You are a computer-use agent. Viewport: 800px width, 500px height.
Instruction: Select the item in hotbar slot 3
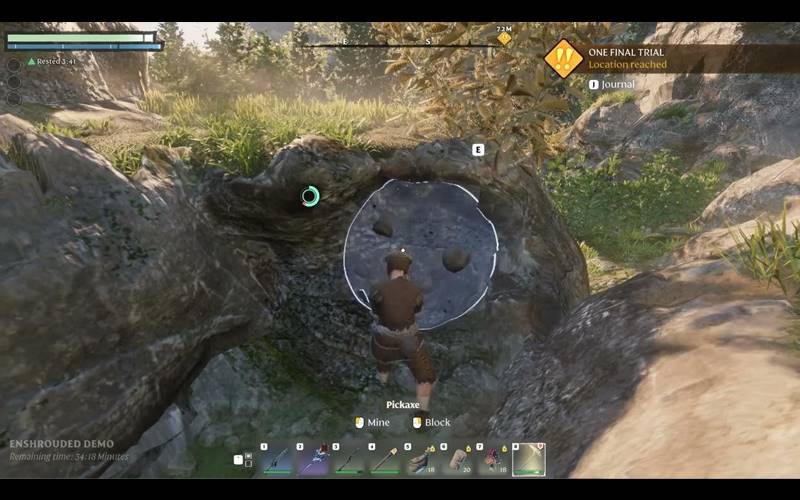coord(349,460)
